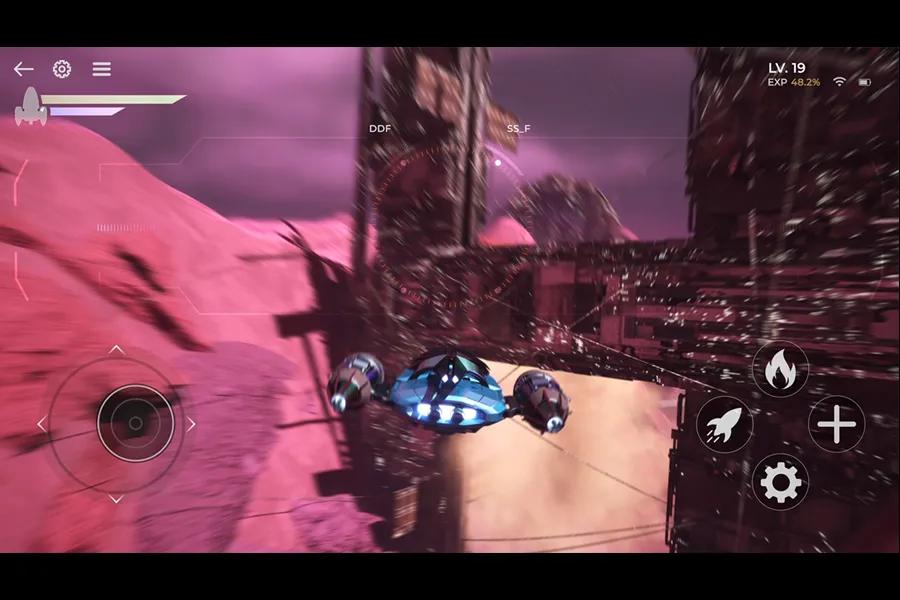The height and width of the screenshot is (600, 900).
Task: Tap the back arrow button
Action: pos(23,69)
